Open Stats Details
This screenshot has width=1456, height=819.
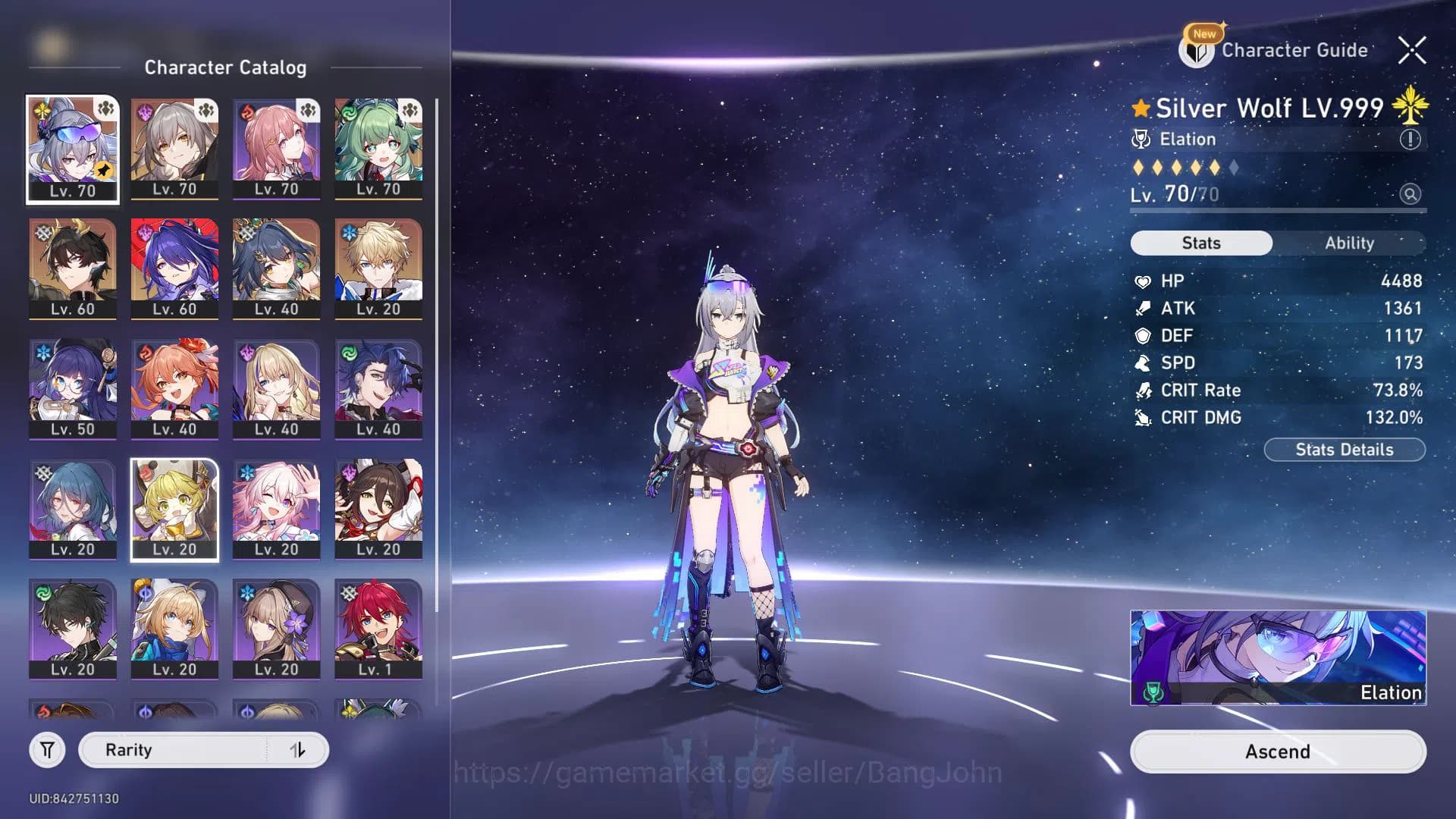1345,449
